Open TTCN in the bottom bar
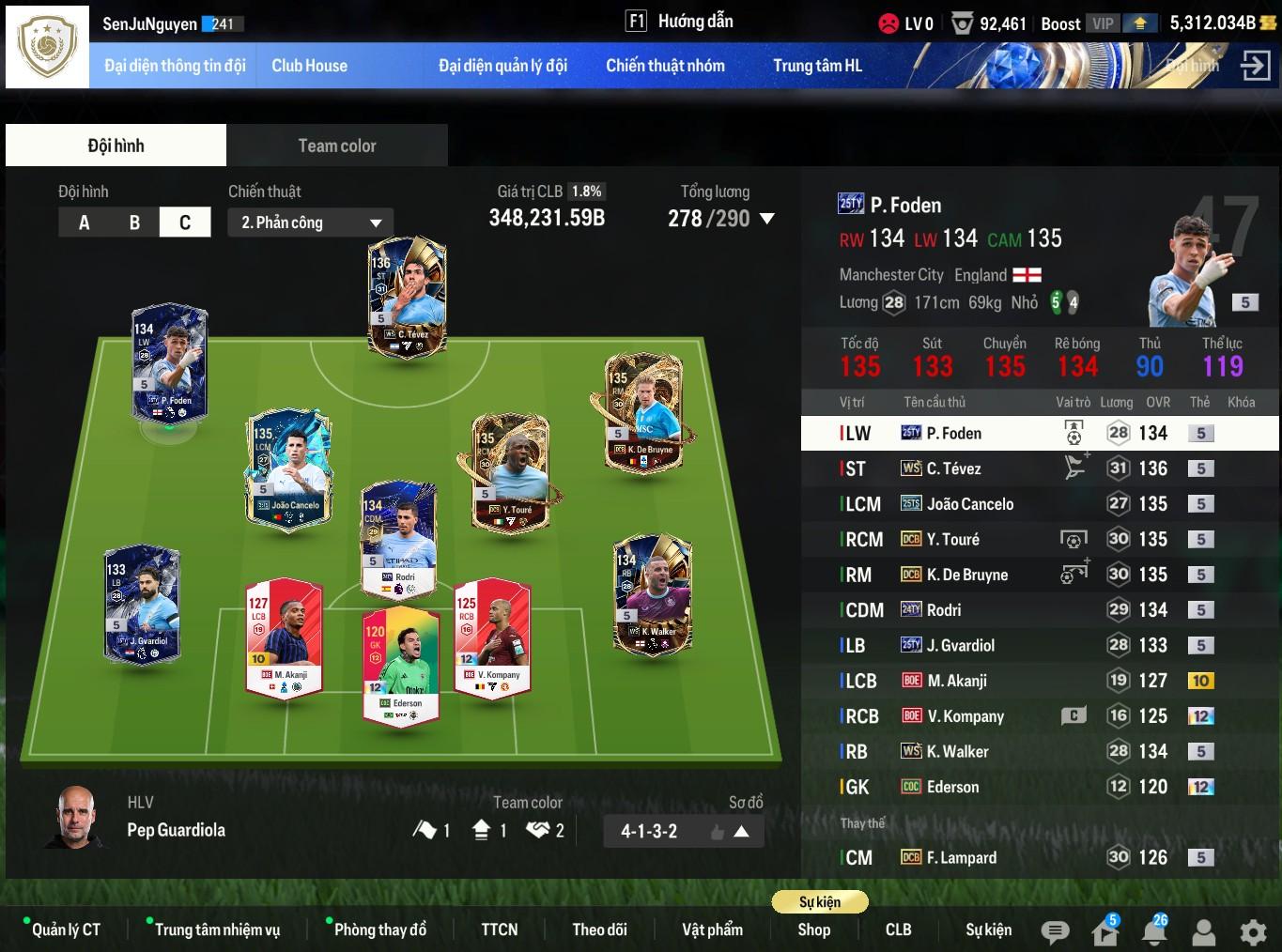 499,929
